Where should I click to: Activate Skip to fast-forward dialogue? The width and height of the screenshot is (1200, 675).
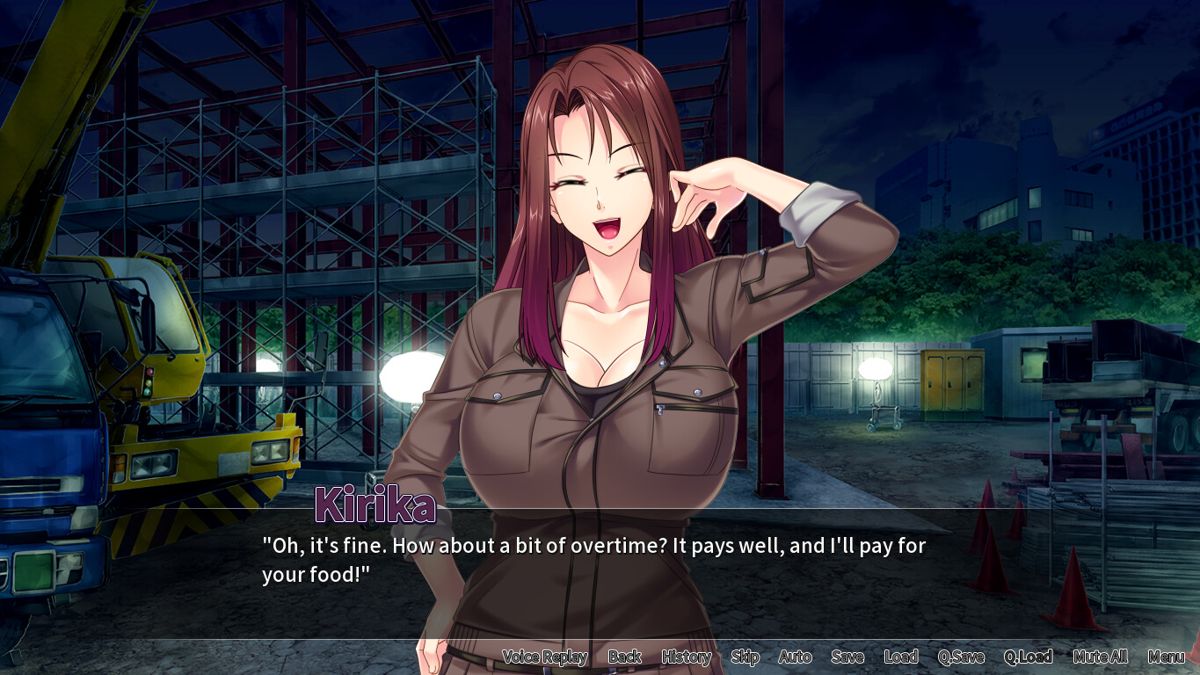[745, 657]
